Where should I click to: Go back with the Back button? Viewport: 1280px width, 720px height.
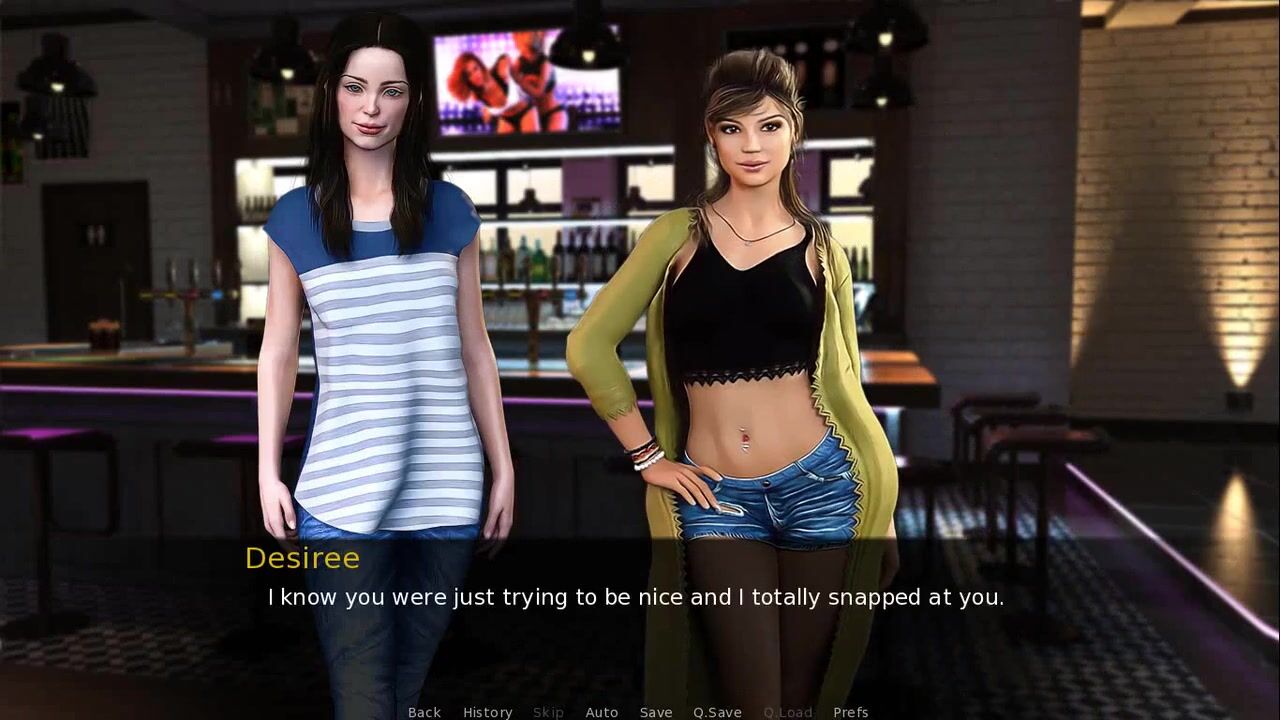(x=424, y=712)
